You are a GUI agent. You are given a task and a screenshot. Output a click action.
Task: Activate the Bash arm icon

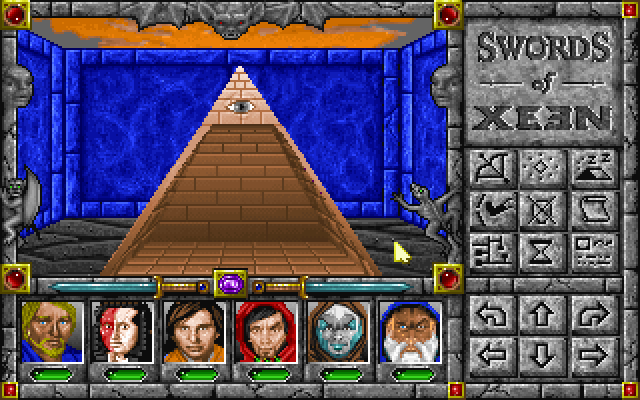tap(493, 208)
